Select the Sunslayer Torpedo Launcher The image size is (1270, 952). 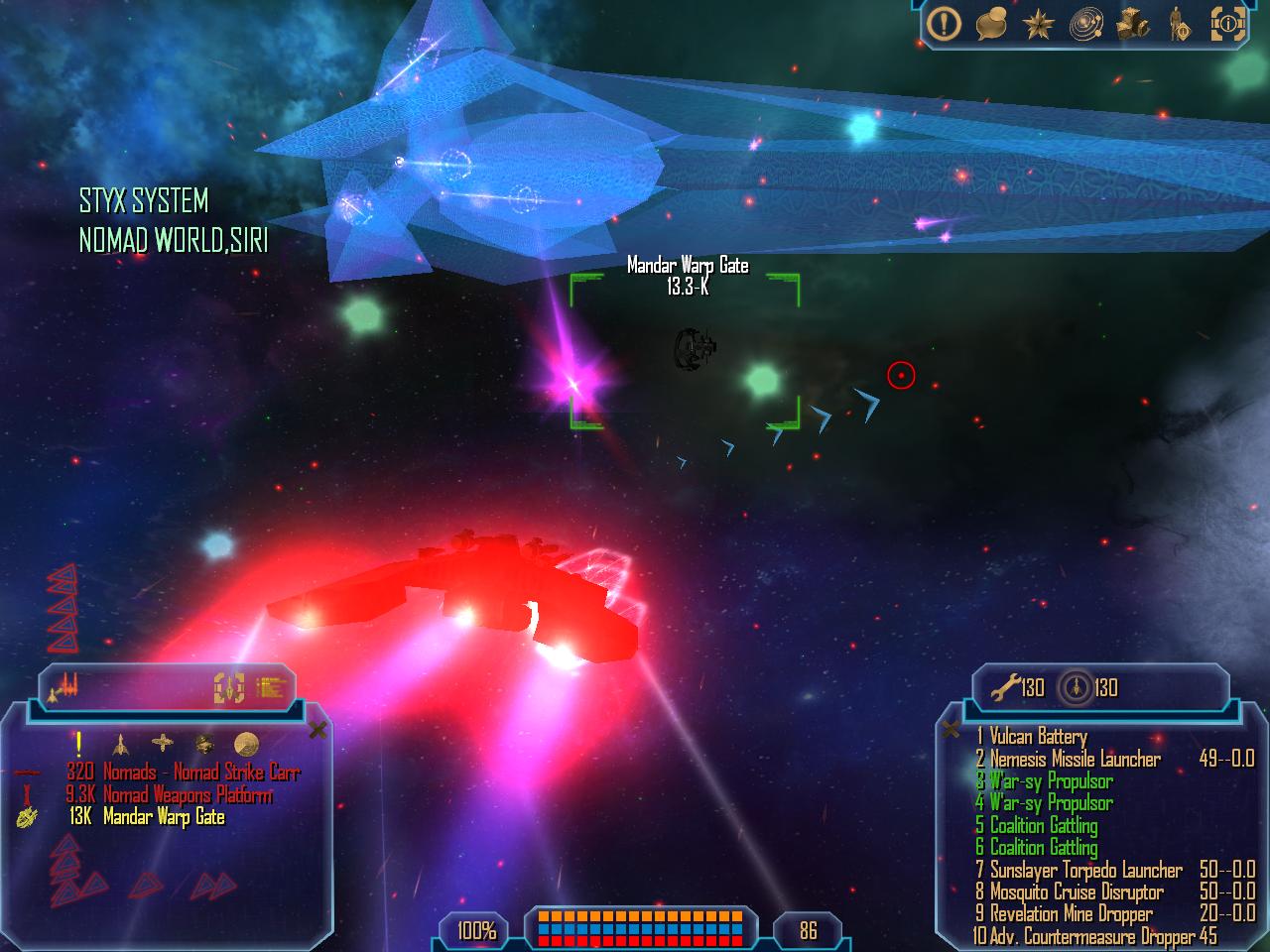click(x=1085, y=871)
